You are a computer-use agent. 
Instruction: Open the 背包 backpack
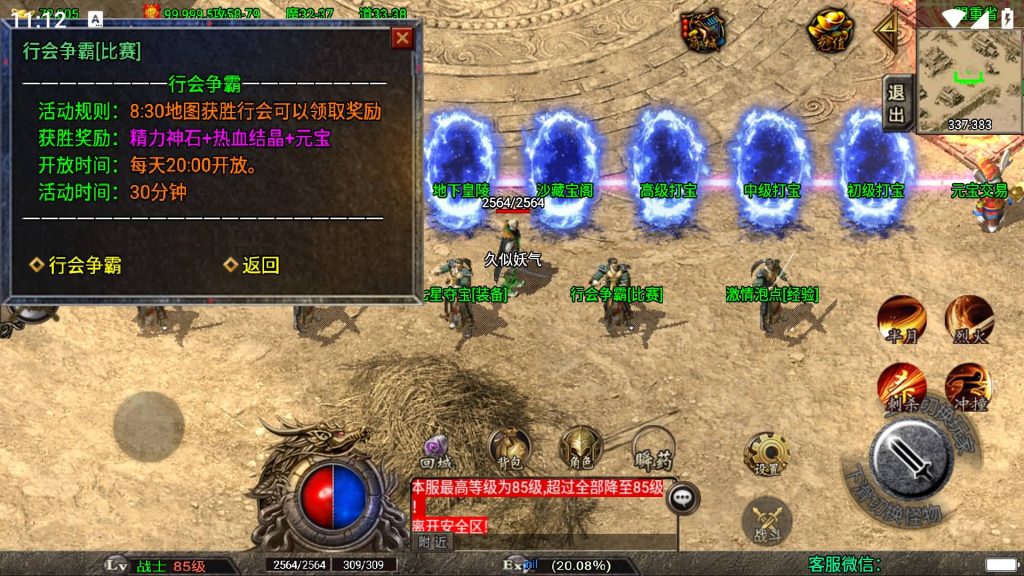pyautogui.click(x=509, y=449)
